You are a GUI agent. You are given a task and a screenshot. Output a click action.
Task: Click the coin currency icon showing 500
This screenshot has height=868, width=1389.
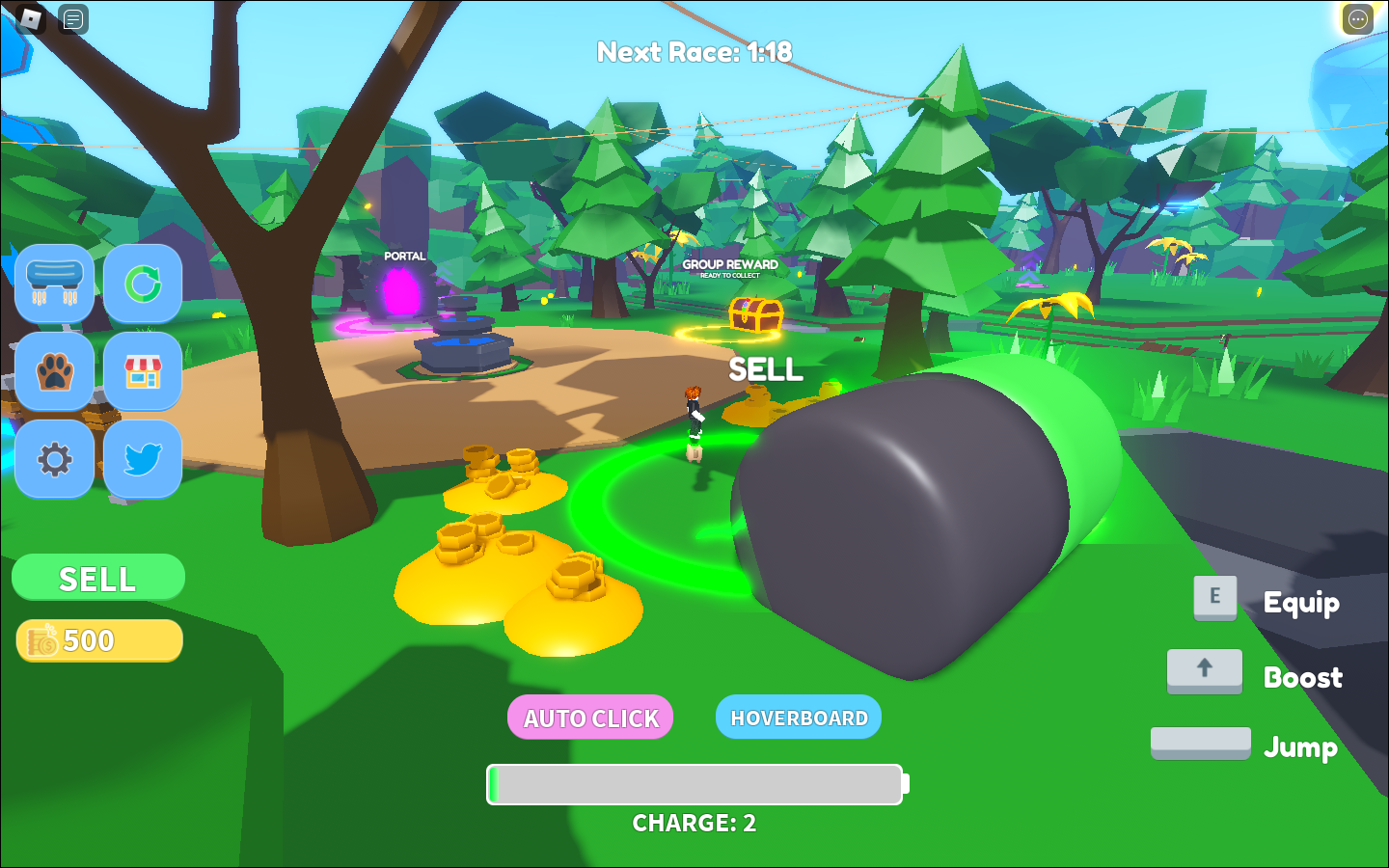coord(42,639)
